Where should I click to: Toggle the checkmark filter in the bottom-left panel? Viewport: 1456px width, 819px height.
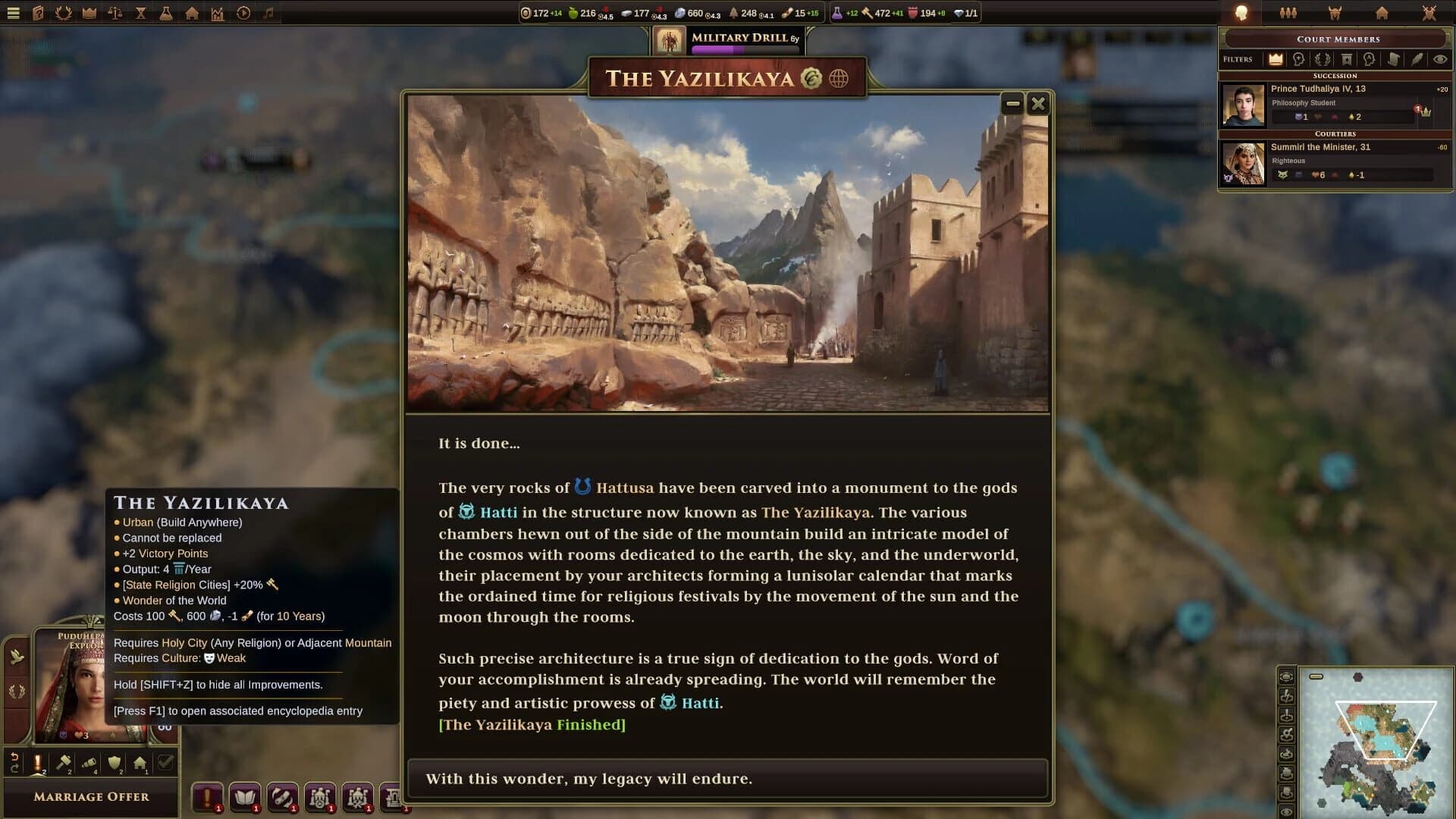tap(165, 762)
